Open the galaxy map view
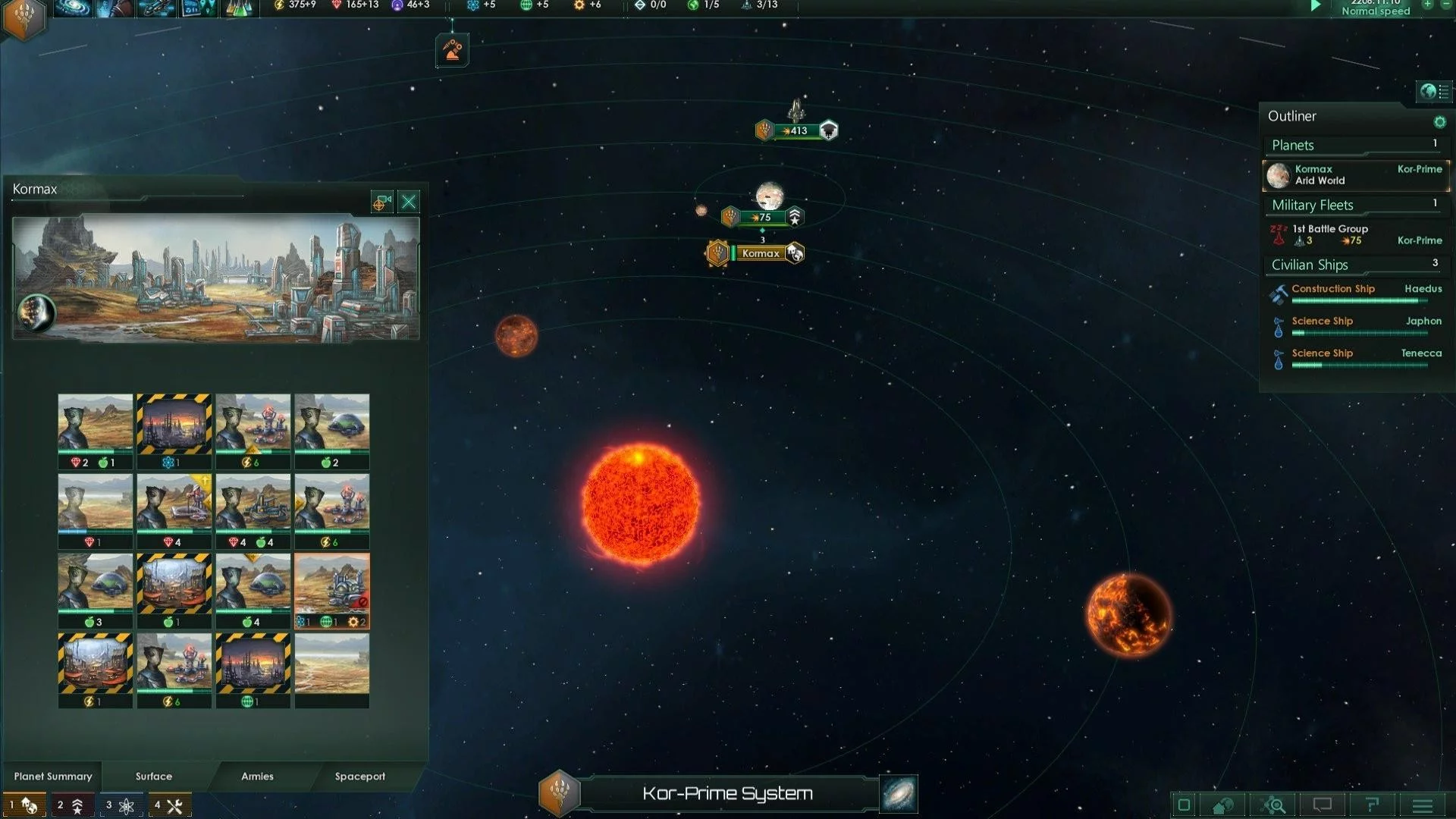This screenshot has width=1456, height=819. 899,794
